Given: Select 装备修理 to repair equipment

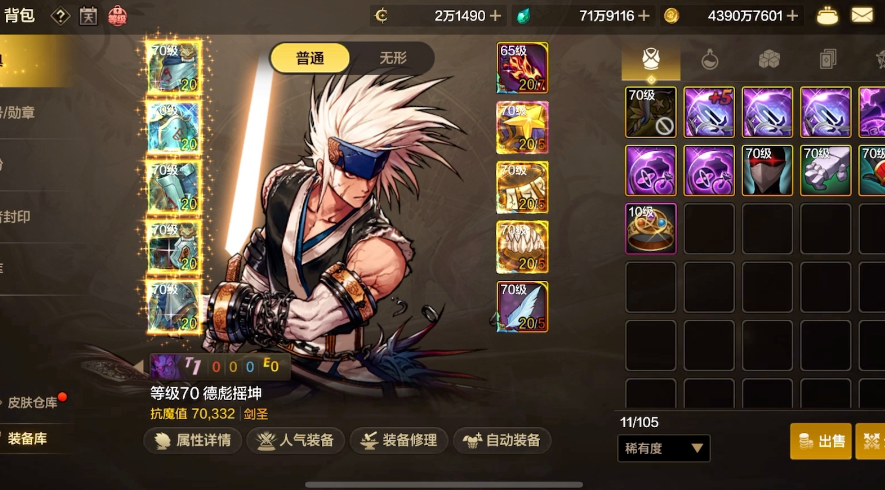Looking at the screenshot, I should pyautogui.click(x=397, y=440).
